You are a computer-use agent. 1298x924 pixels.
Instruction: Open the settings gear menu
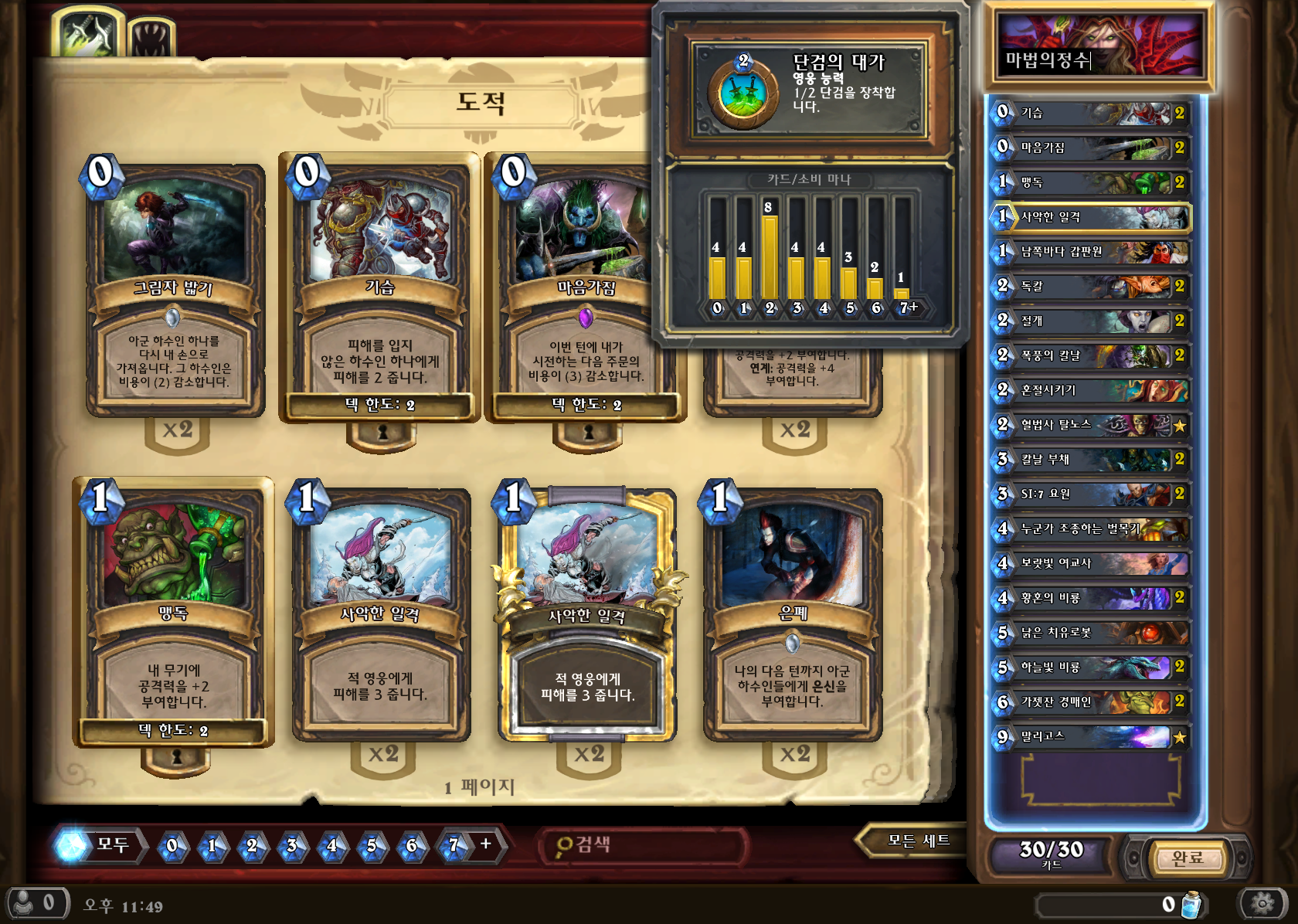pyautogui.click(x=1262, y=902)
